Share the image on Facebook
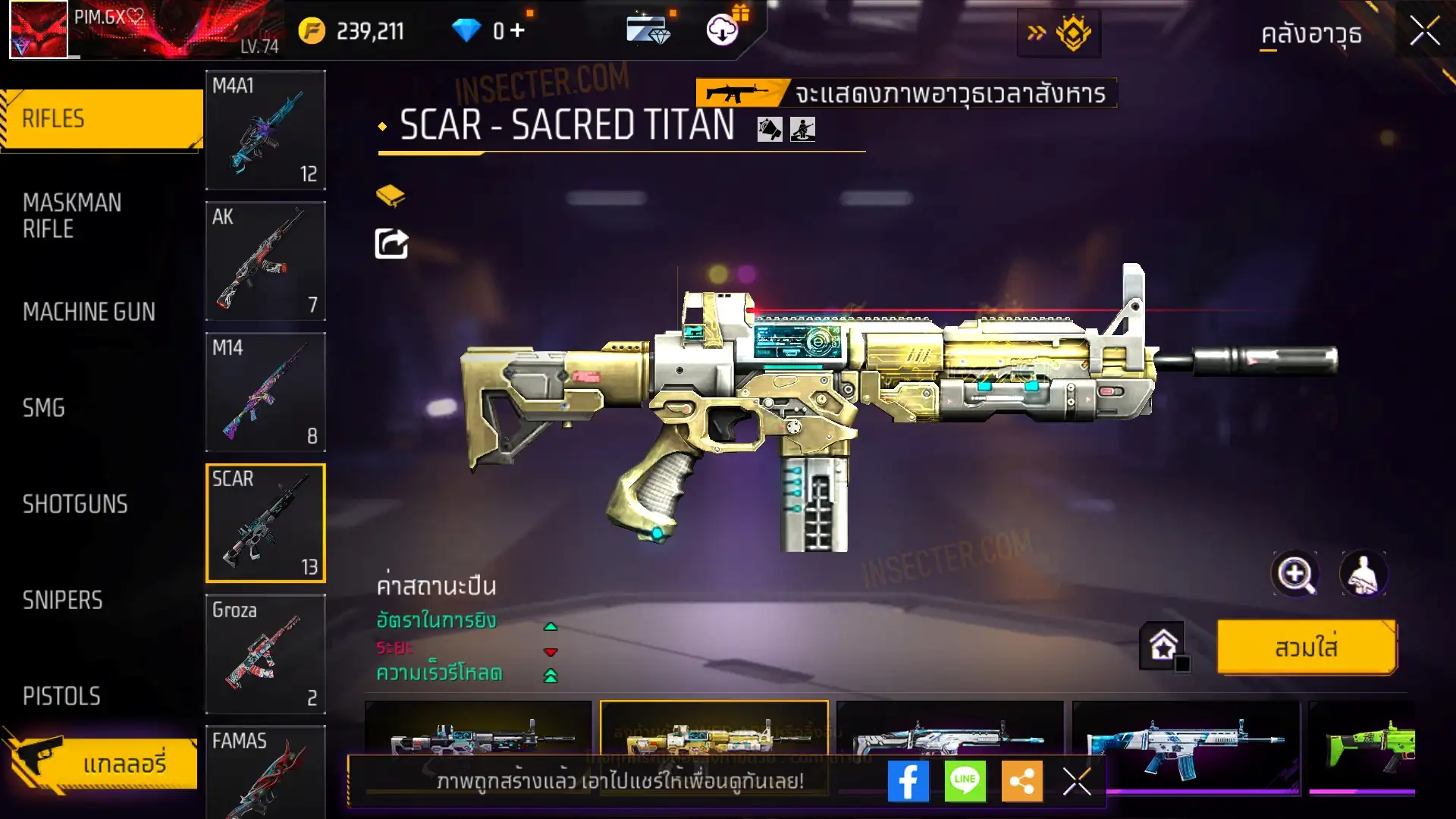 [x=908, y=781]
